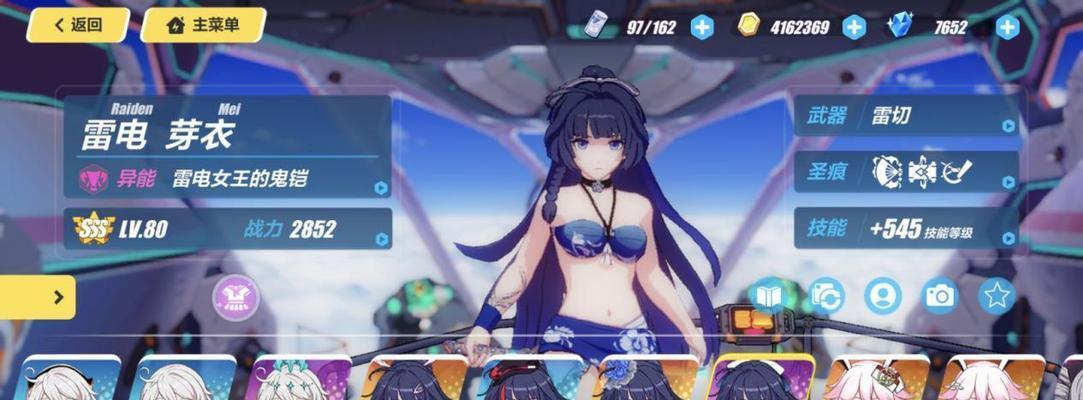Open the character profile icon
Viewport: 1083px width, 400px height.
tap(883, 296)
